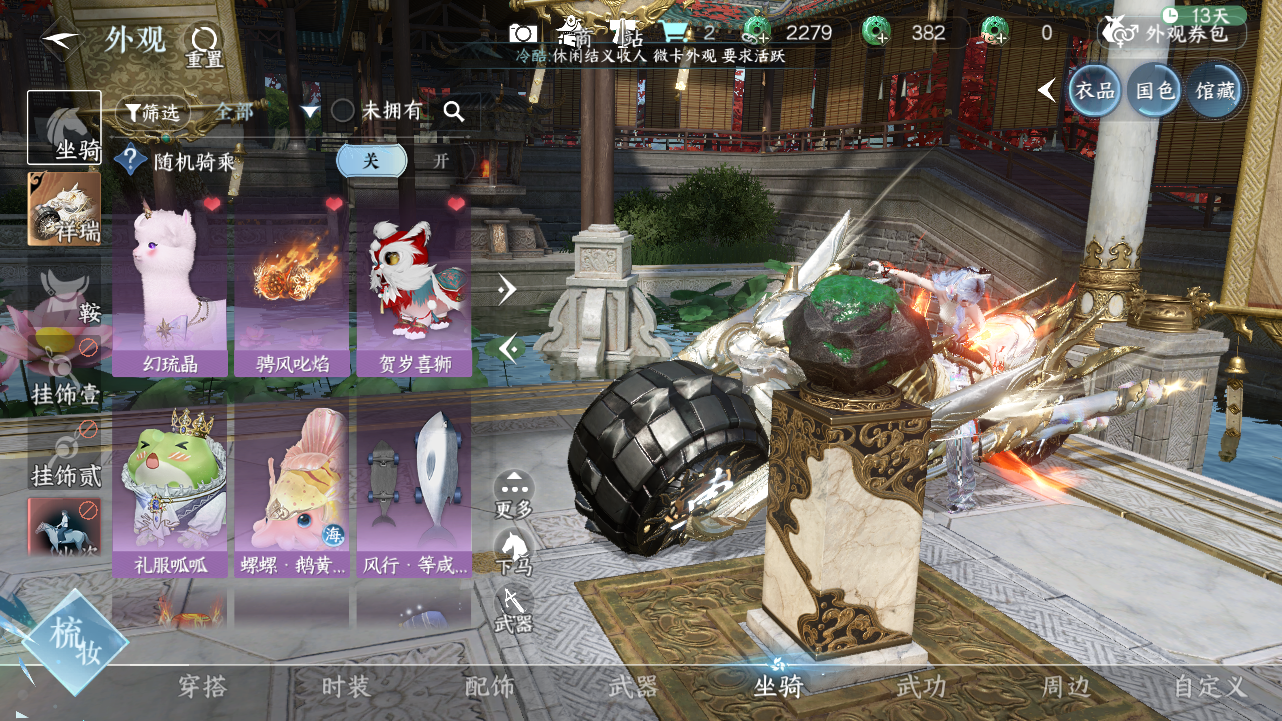Select the 礼服呱呱 frog mount
Viewport: 1282px width, 721px height.
coord(169,490)
